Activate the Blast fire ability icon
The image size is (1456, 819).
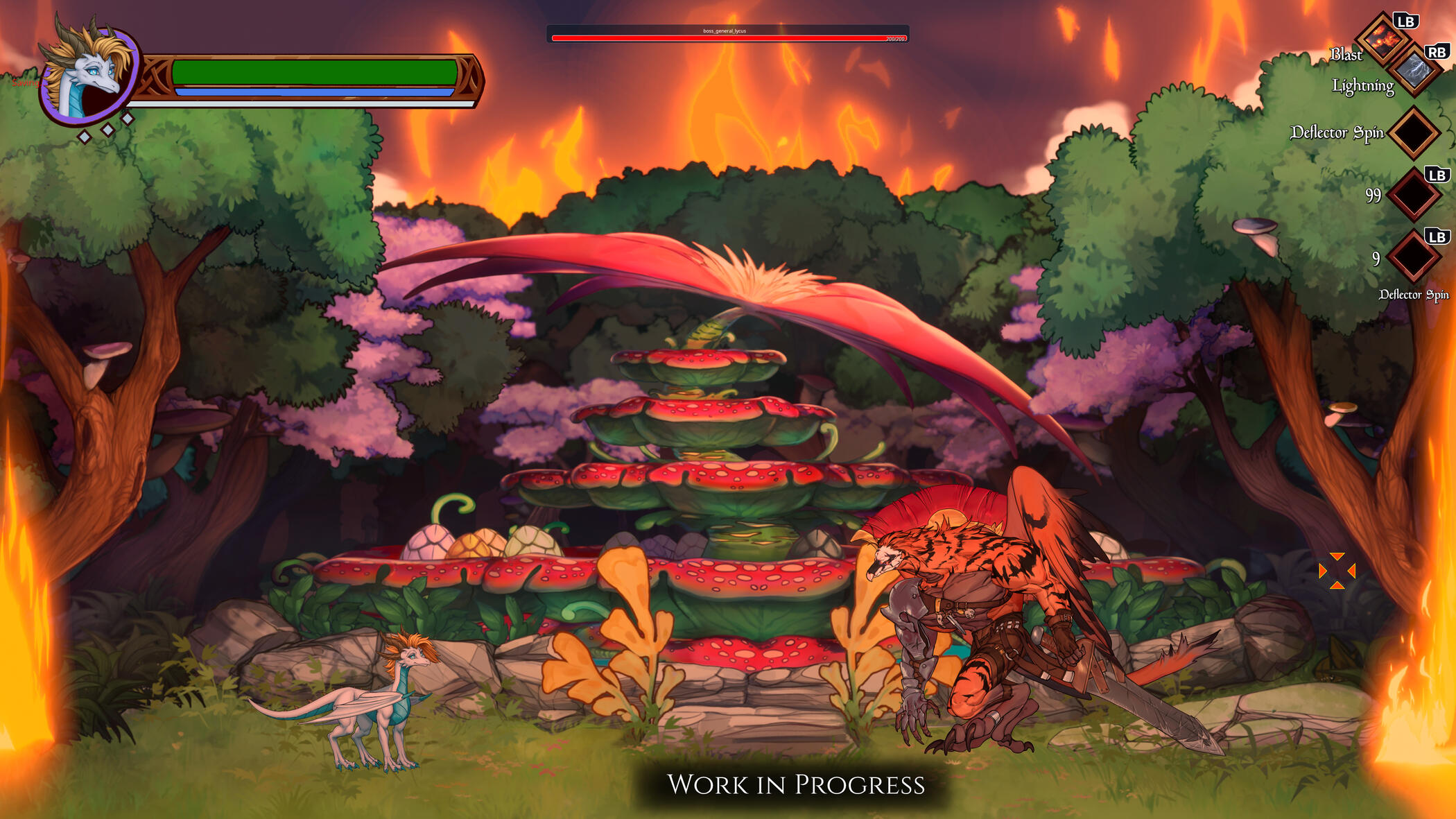tap(1382, 40)
